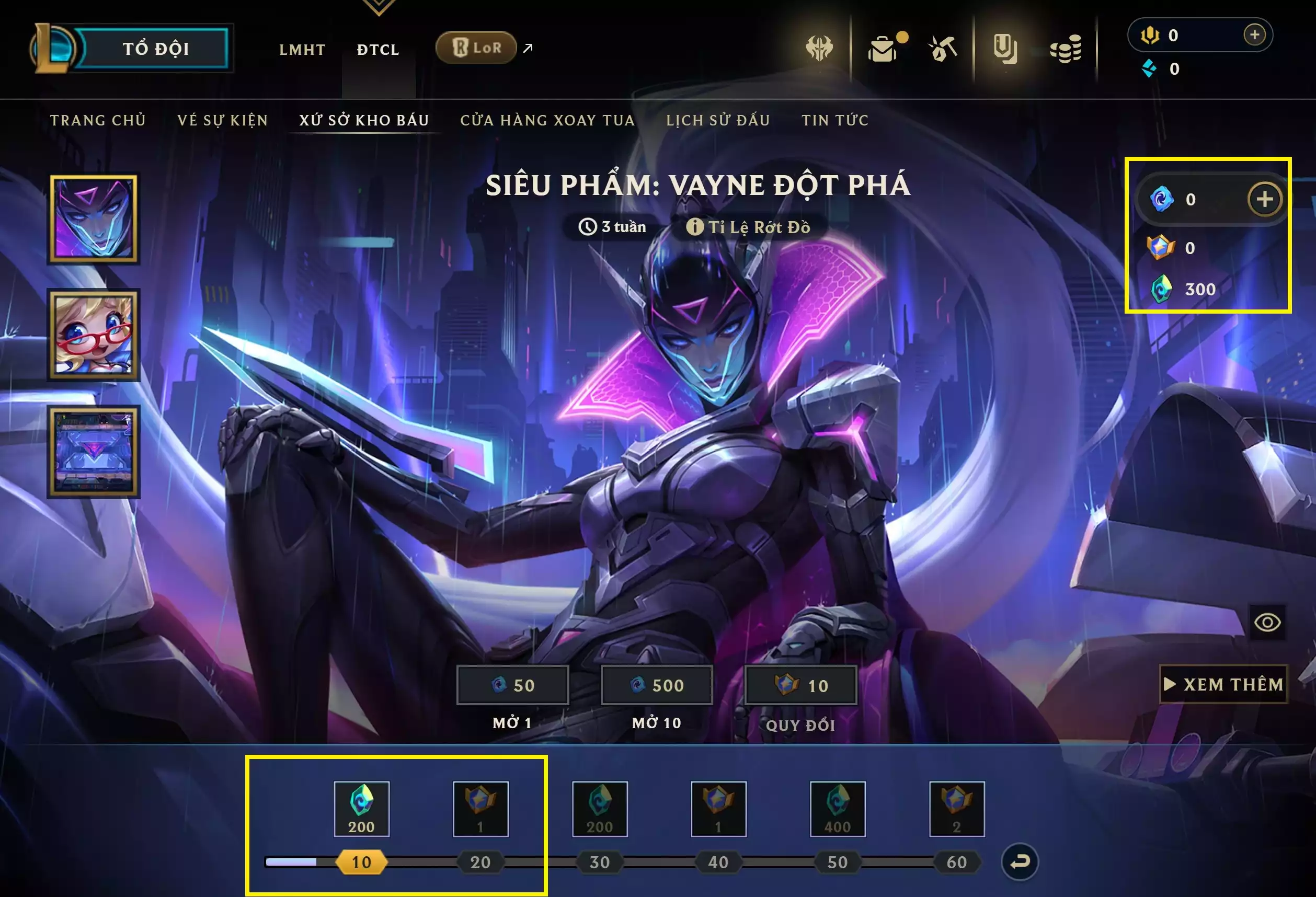Show the LỊCH SỬ ĐẤU match history
Viewport: 1316px width, 897px height.
point(718,120)
